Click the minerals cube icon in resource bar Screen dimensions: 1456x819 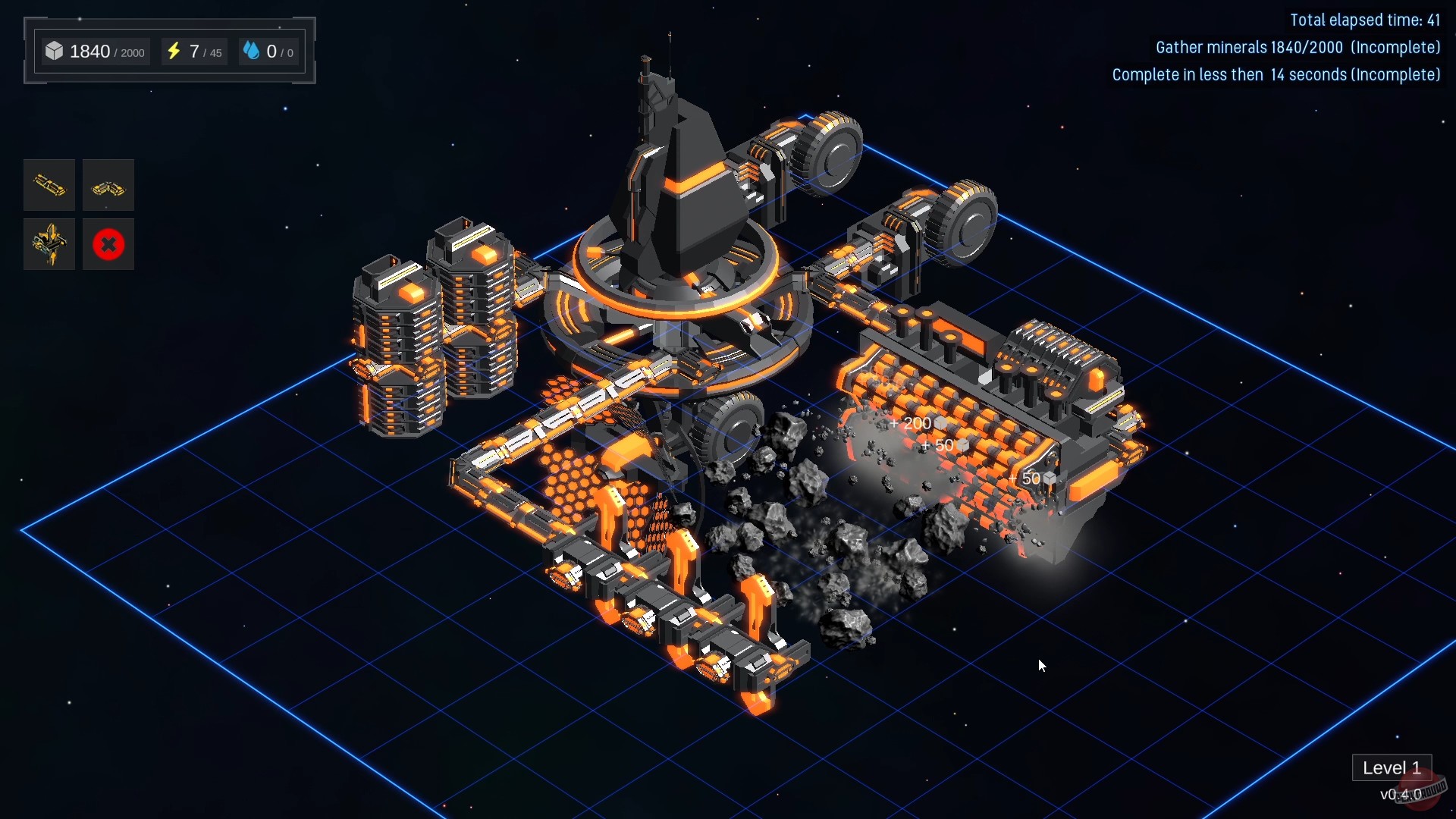[54, 51]
